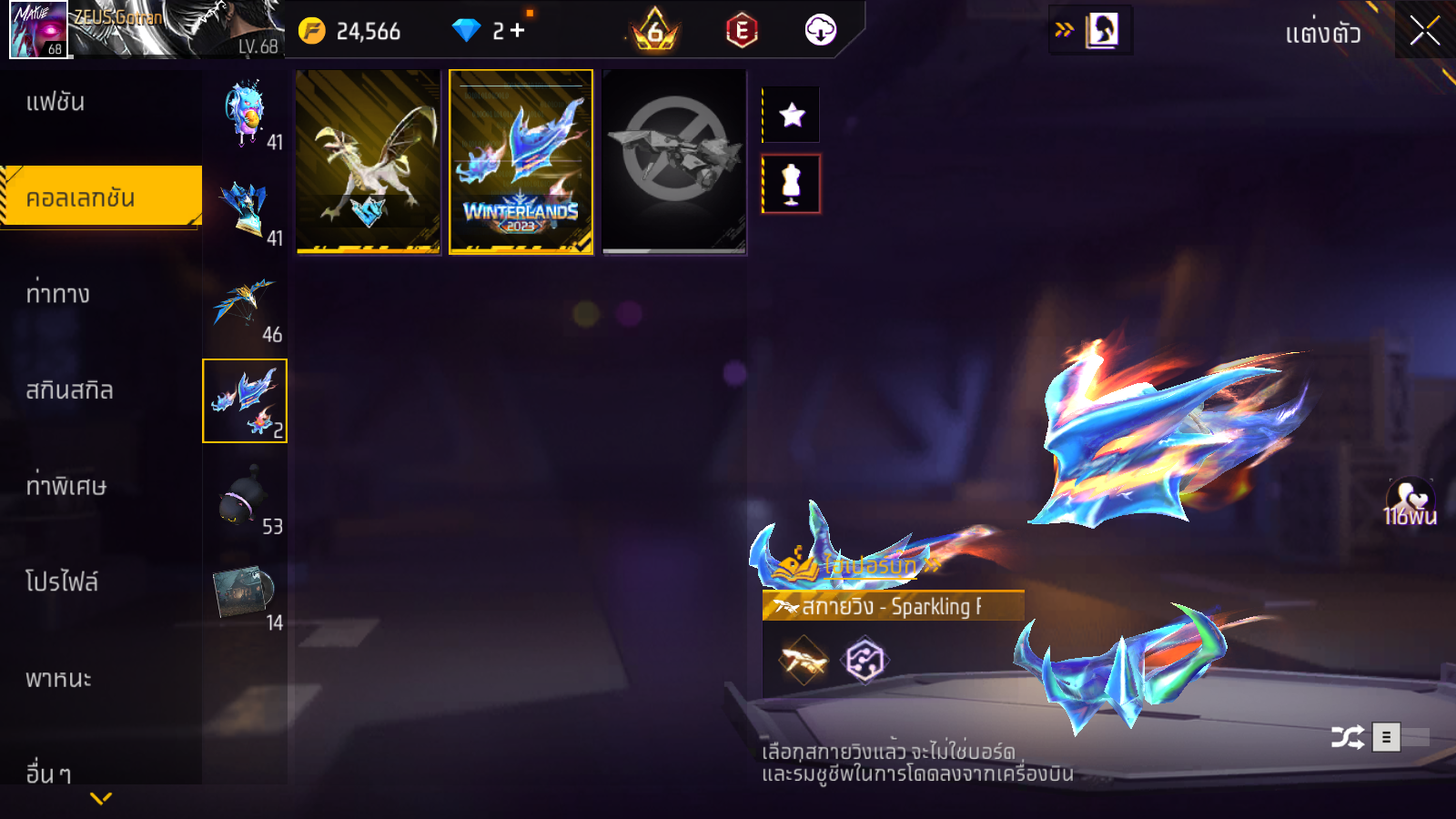Select the blue bird backpack category
The image size is (1456, 819).
[245, 114]
